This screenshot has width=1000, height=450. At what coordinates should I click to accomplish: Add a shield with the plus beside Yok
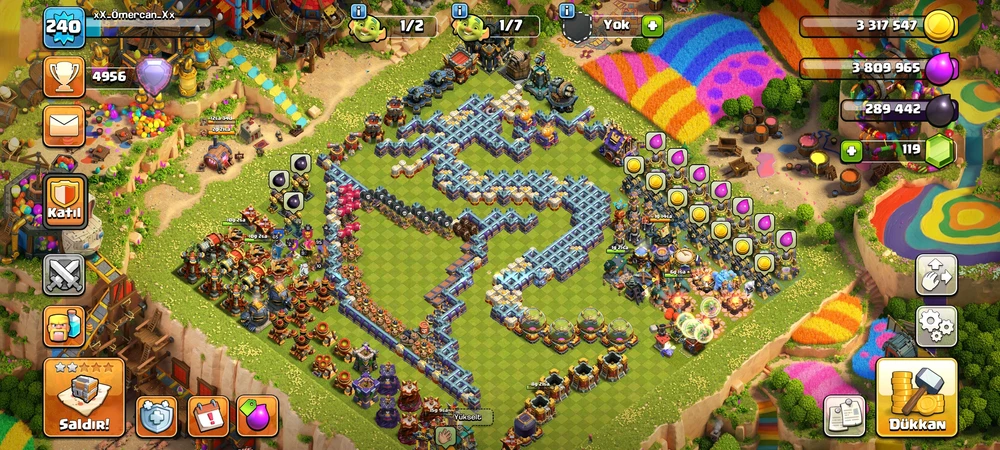click(x=653, y=25)
